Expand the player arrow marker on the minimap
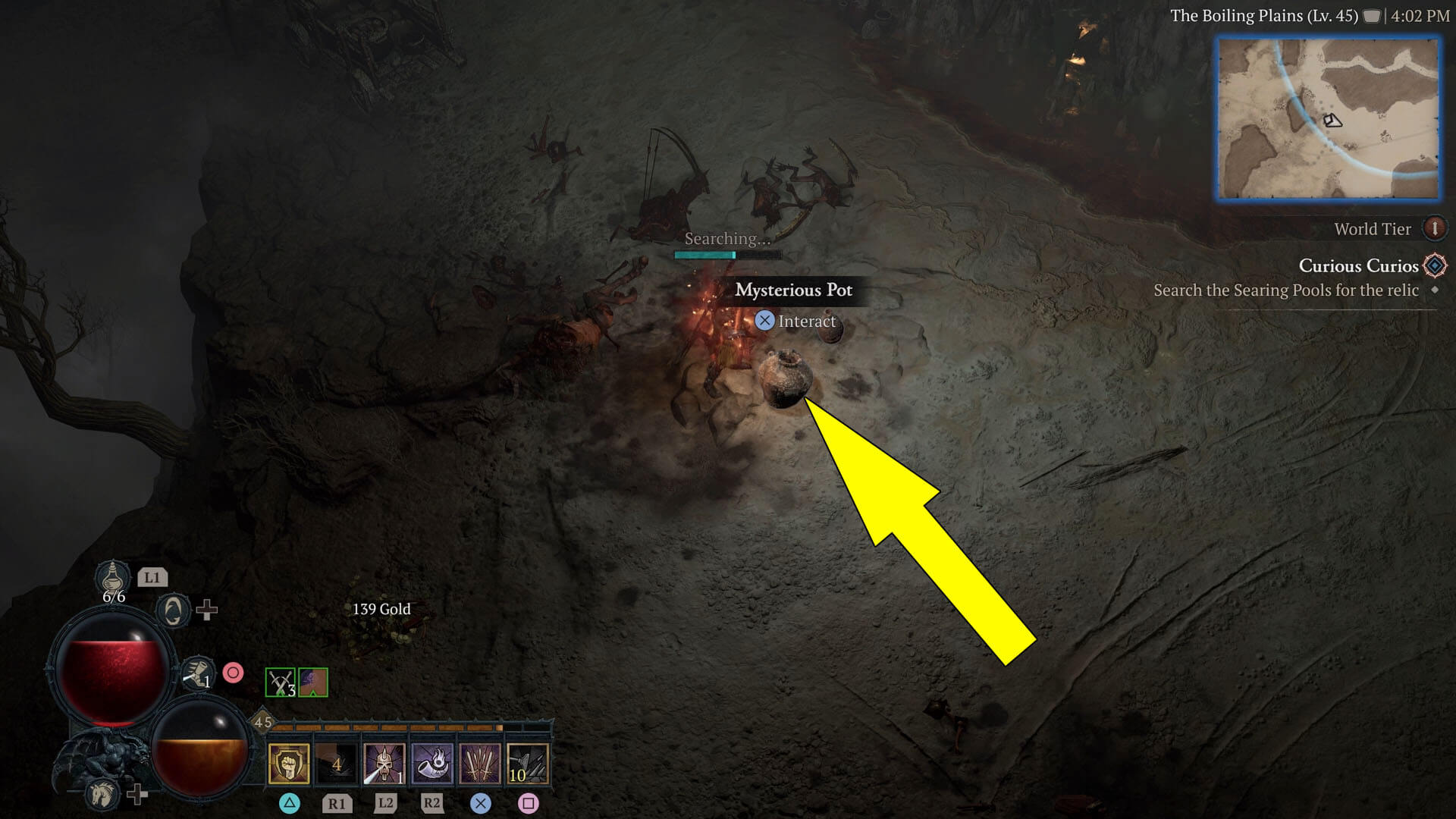1456x819 pixels. tap(1332, 121)
